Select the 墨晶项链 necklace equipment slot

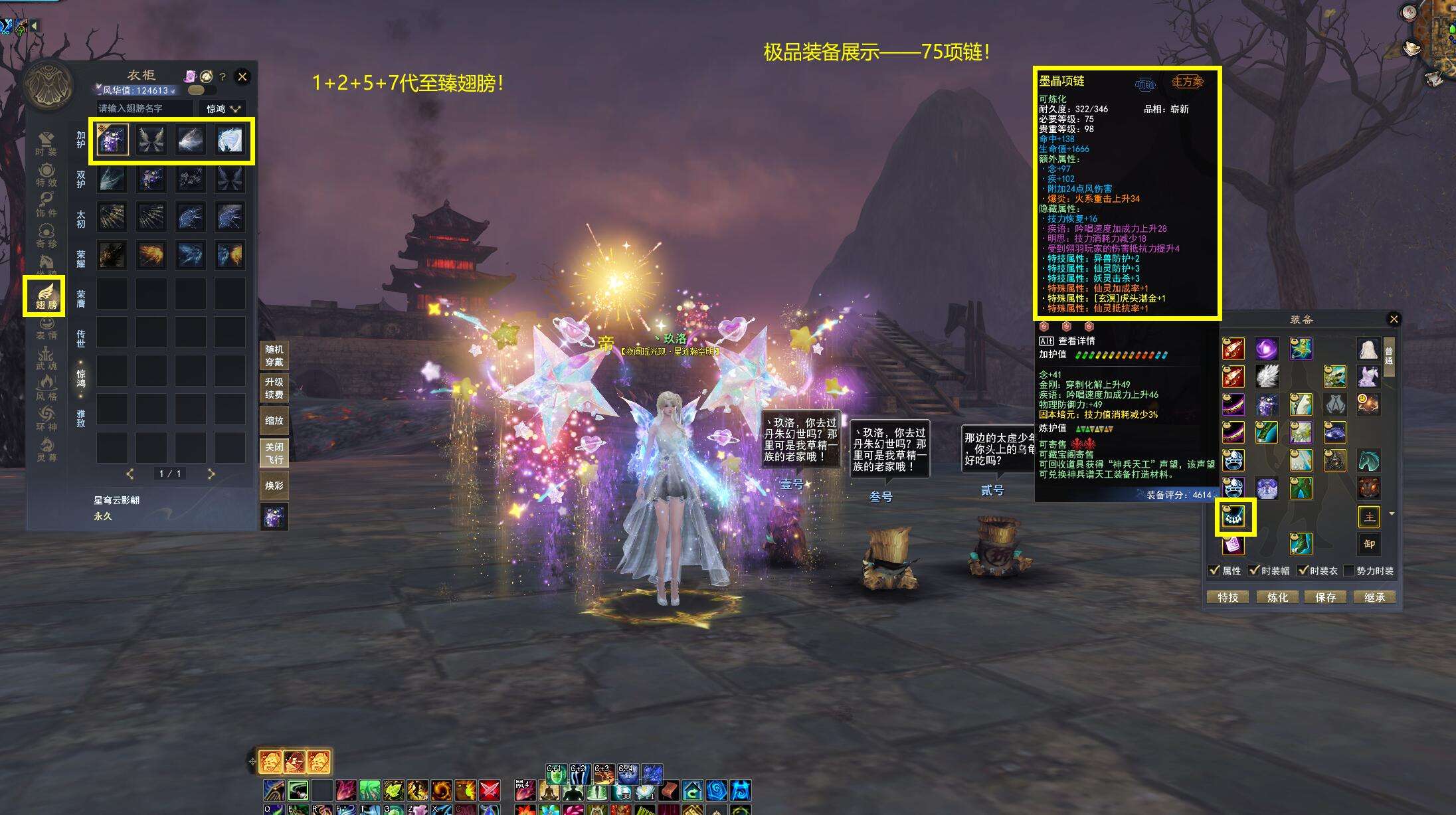tap(1234, 517)
